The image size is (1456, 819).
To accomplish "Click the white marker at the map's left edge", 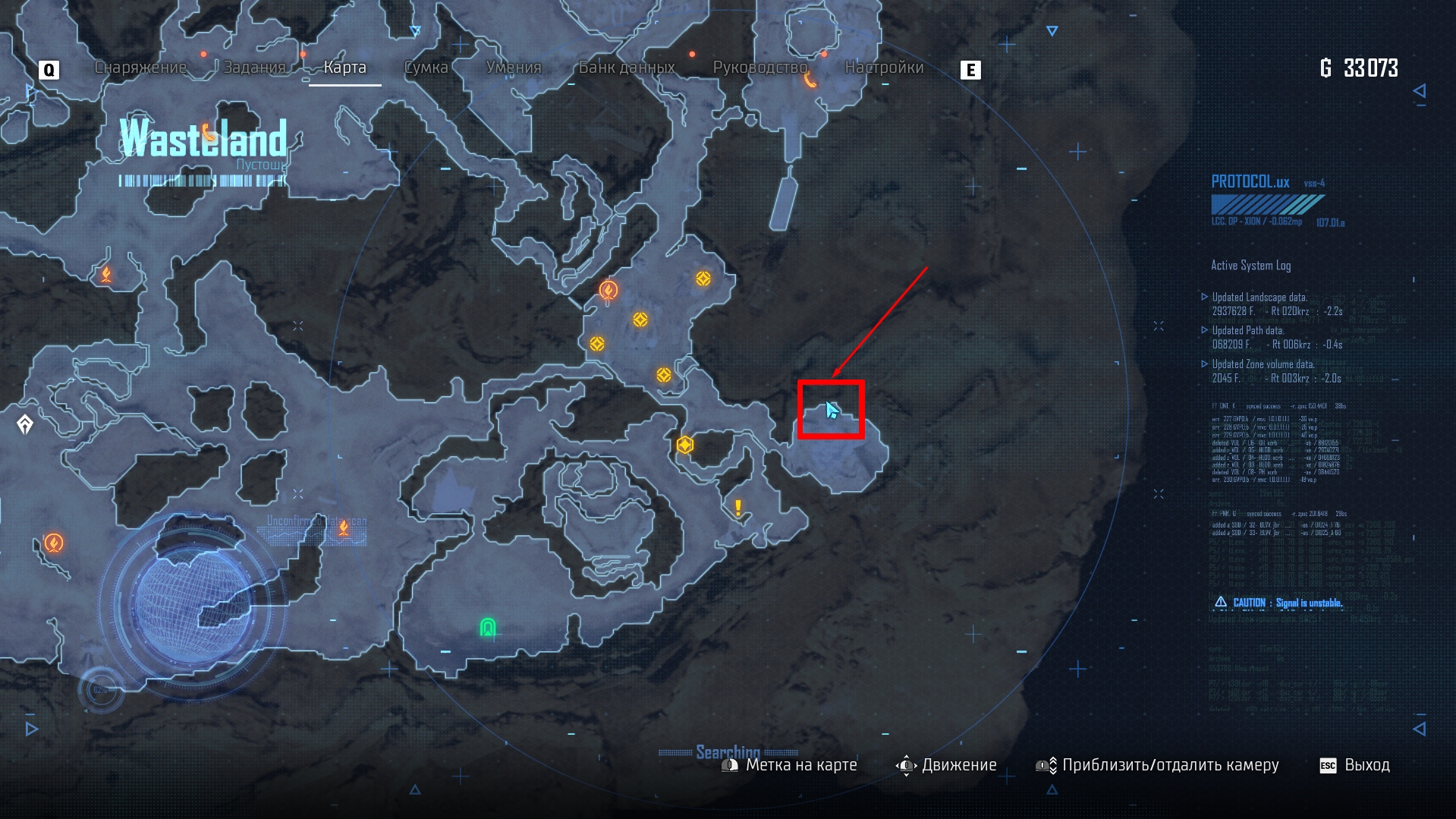I will tap(25, 424).
